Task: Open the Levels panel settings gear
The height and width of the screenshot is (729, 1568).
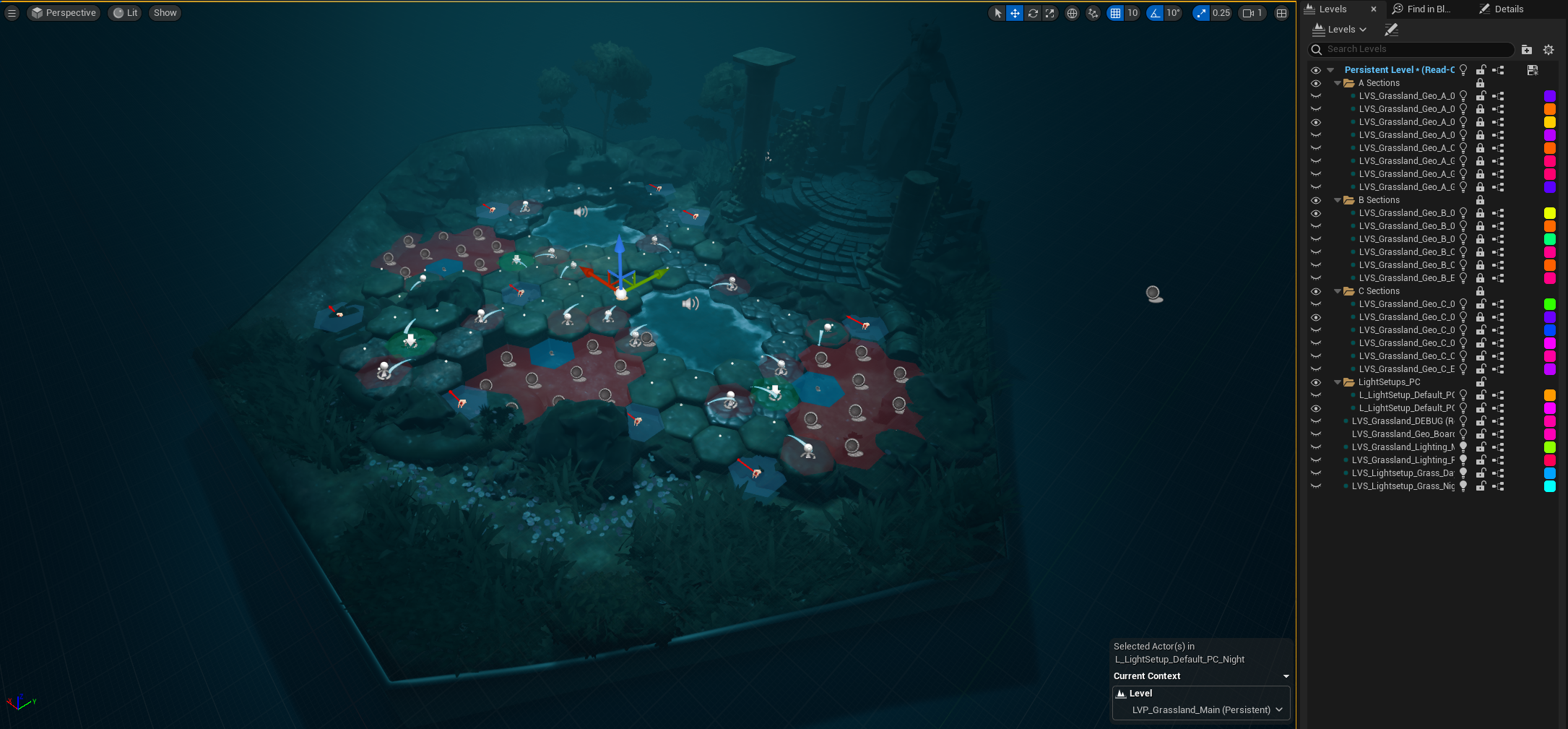Action: (x=1548, y=49)
